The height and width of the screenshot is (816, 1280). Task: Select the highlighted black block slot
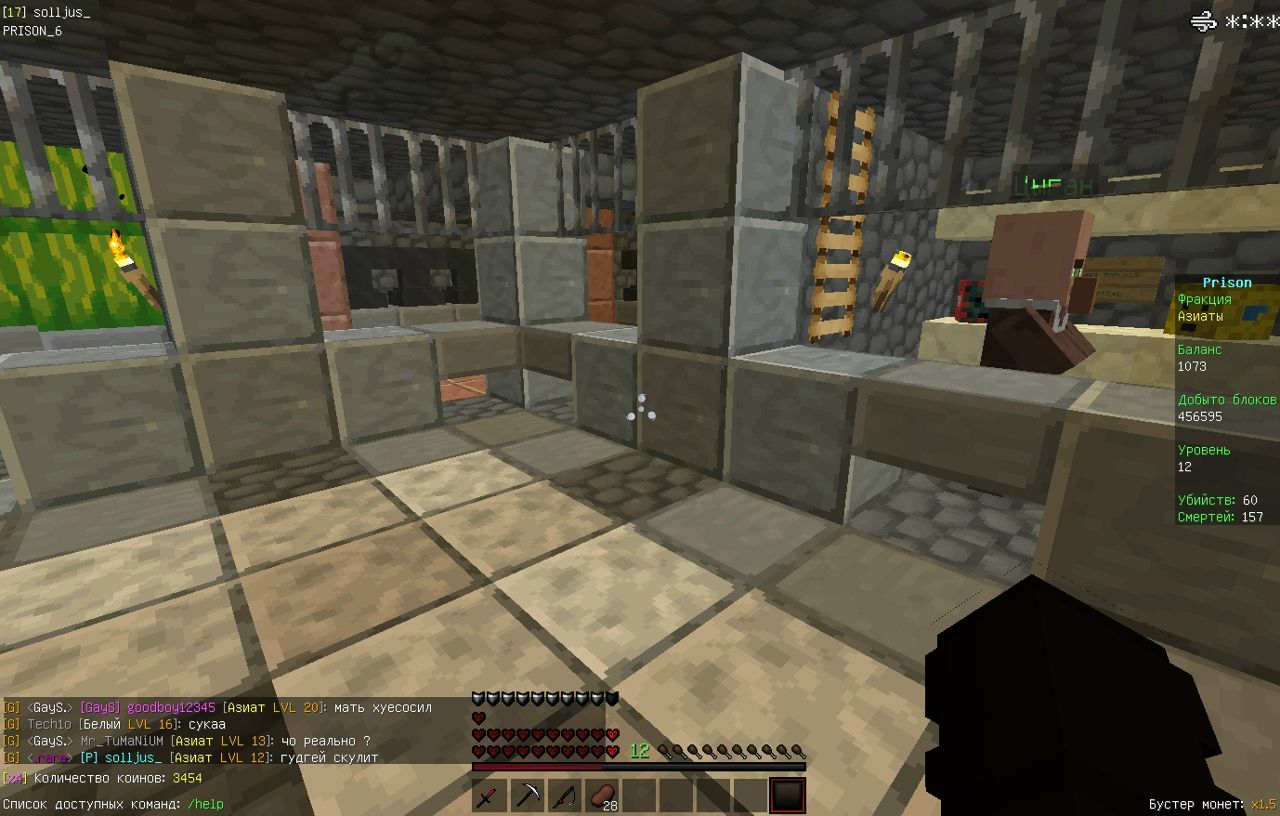tap(787, 796)
